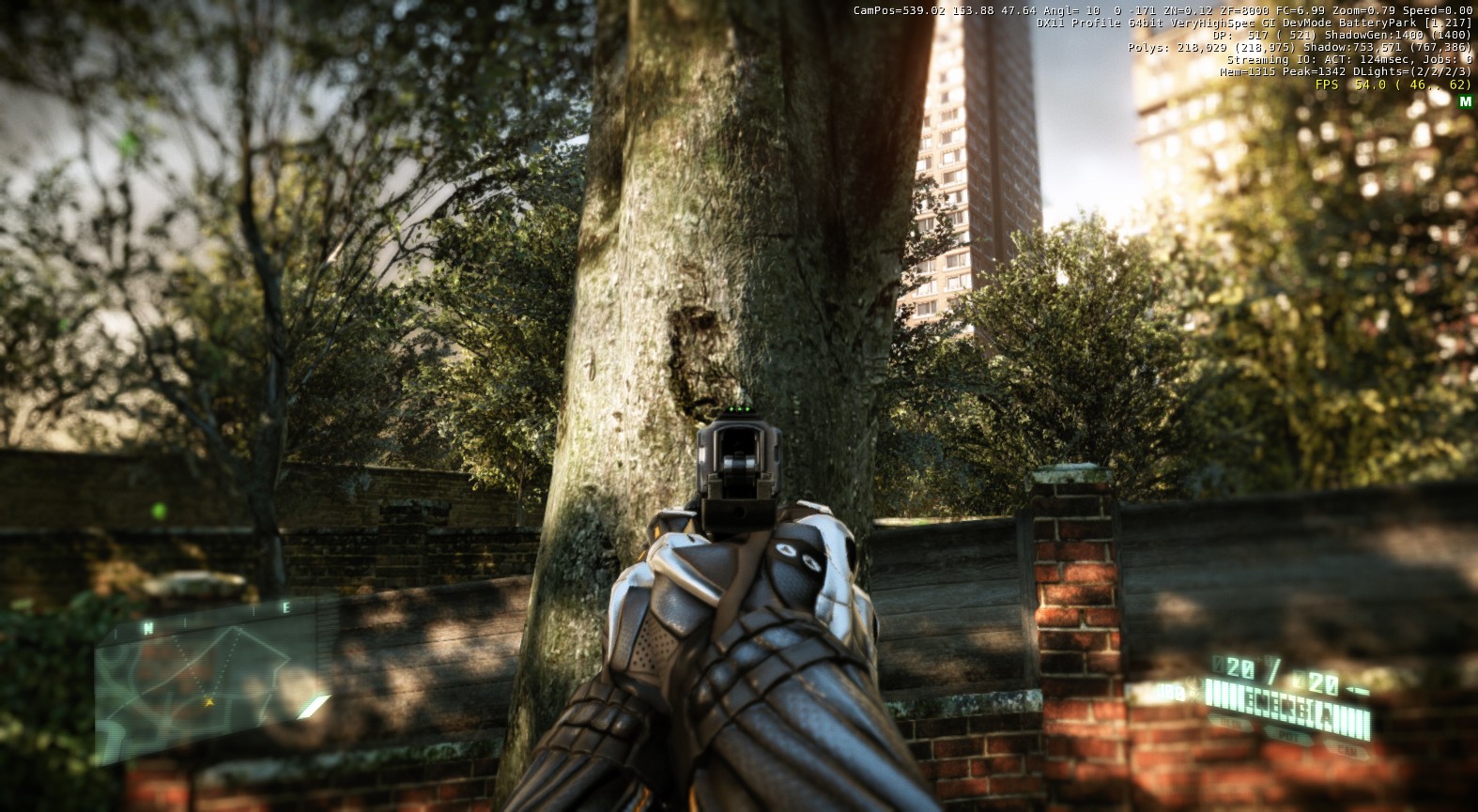Click the green tritium dots on the pistol sight

741,410
